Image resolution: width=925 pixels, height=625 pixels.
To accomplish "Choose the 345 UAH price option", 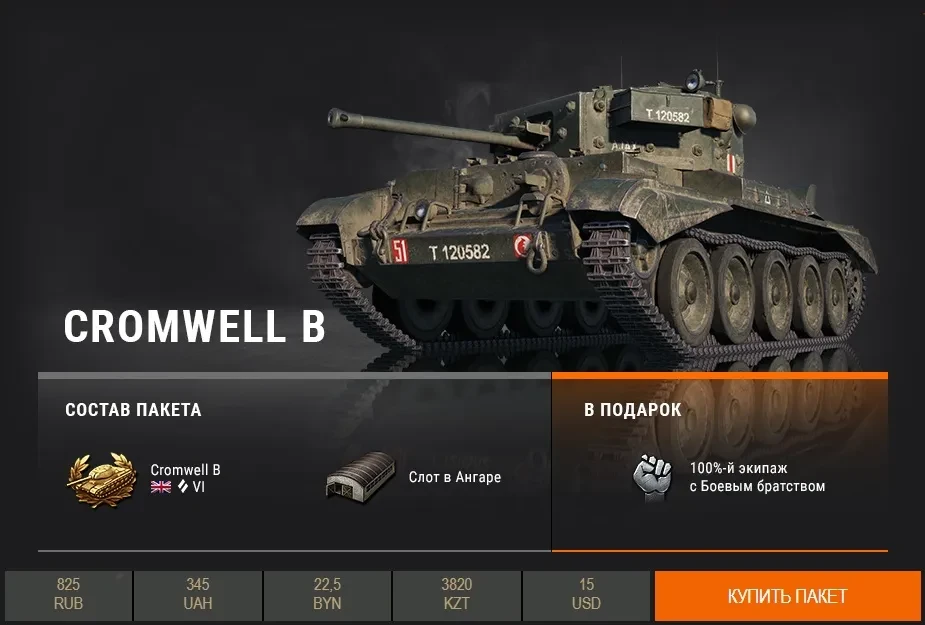I will point(198,594).
